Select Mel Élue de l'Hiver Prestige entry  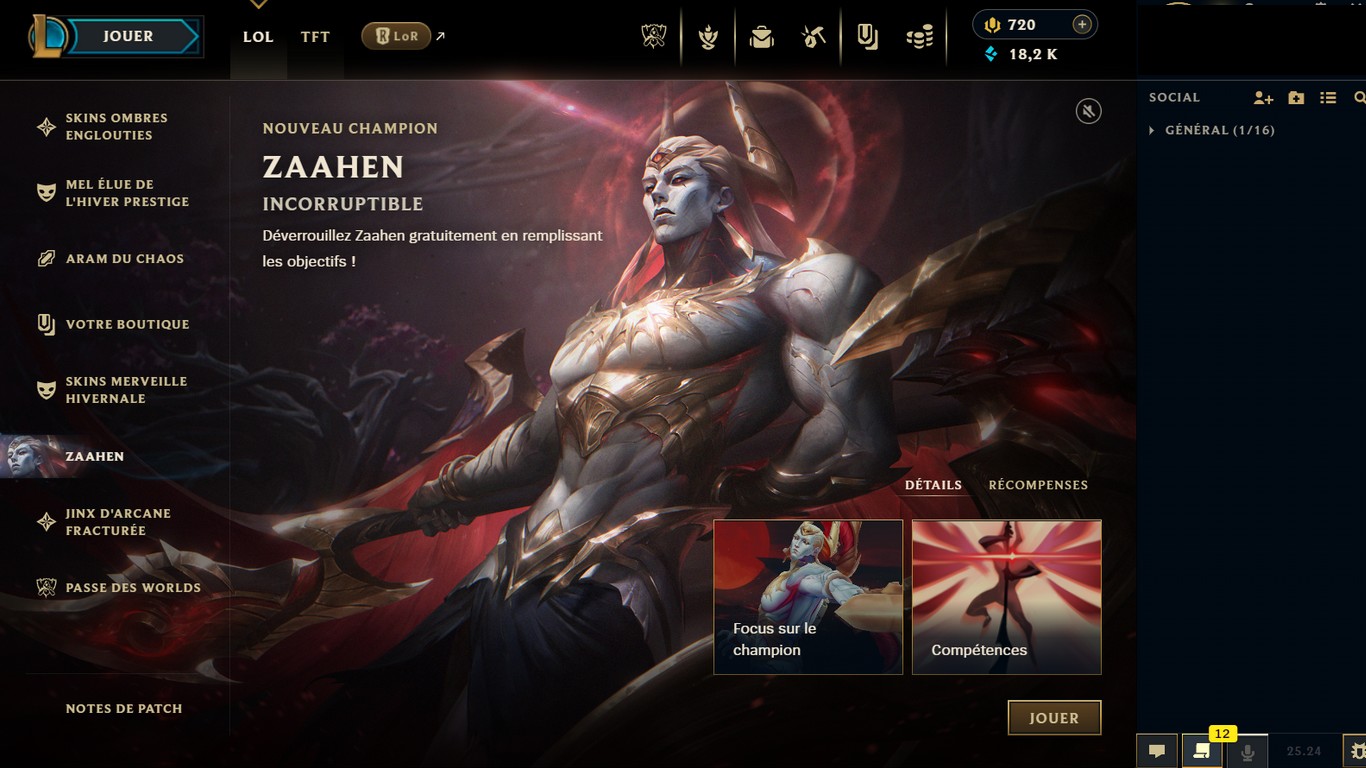pos(126,193)
